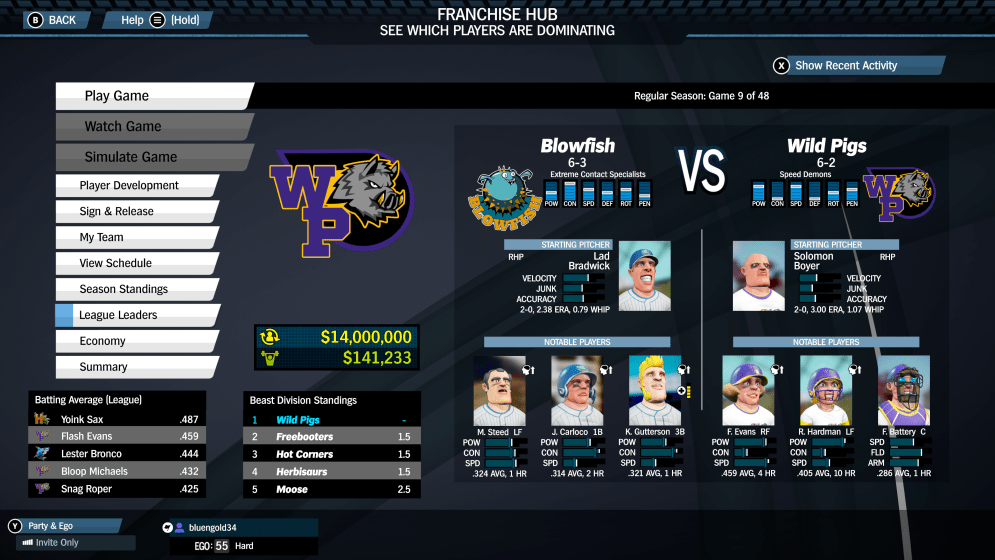The height and width of the screenshot is (560, 995).
Task: Choose K. Gutterson player portrait
Action: coord(654,391)
